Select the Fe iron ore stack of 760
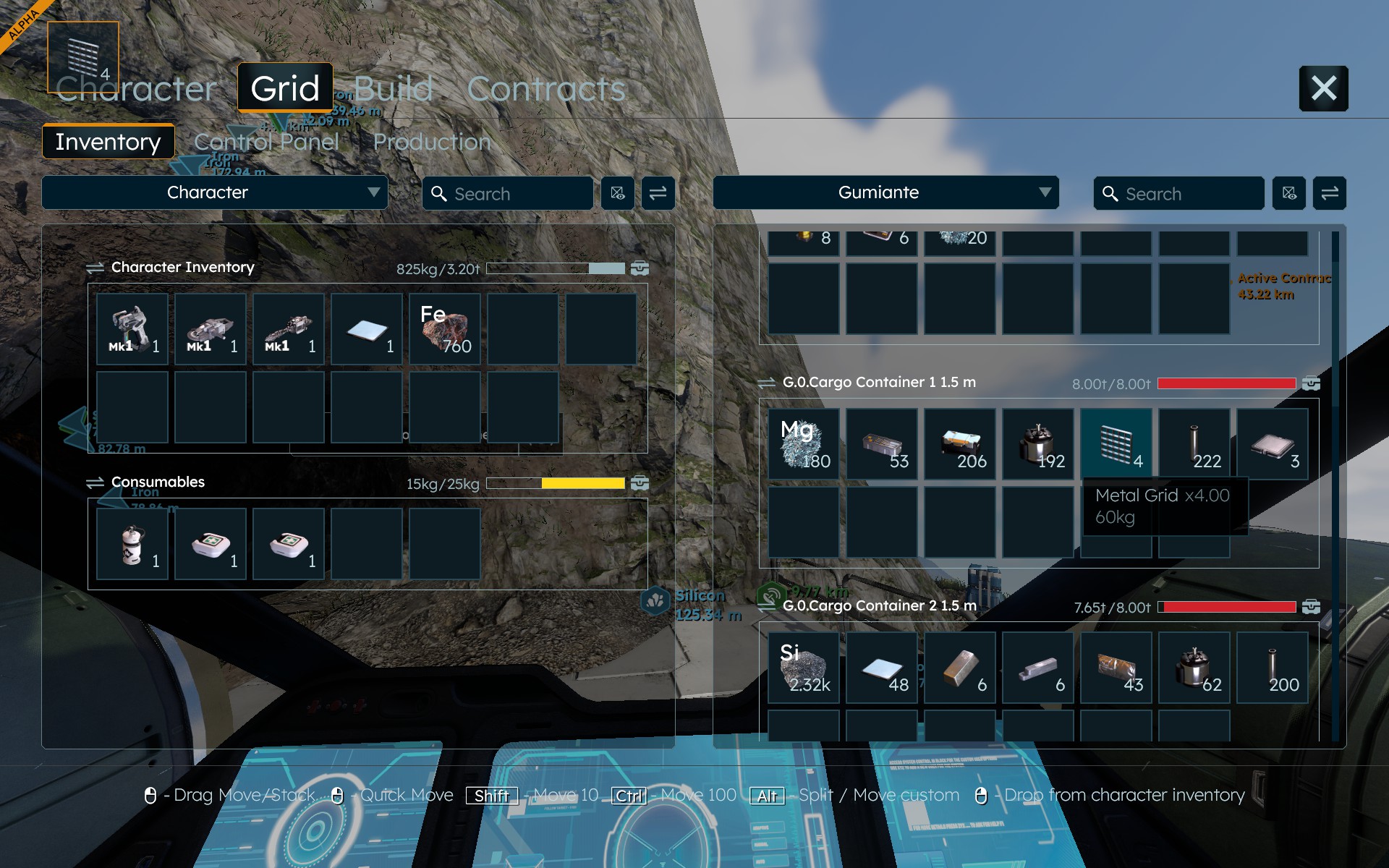This screenshot has width=1389, height=868. click(x=445, y=329)
